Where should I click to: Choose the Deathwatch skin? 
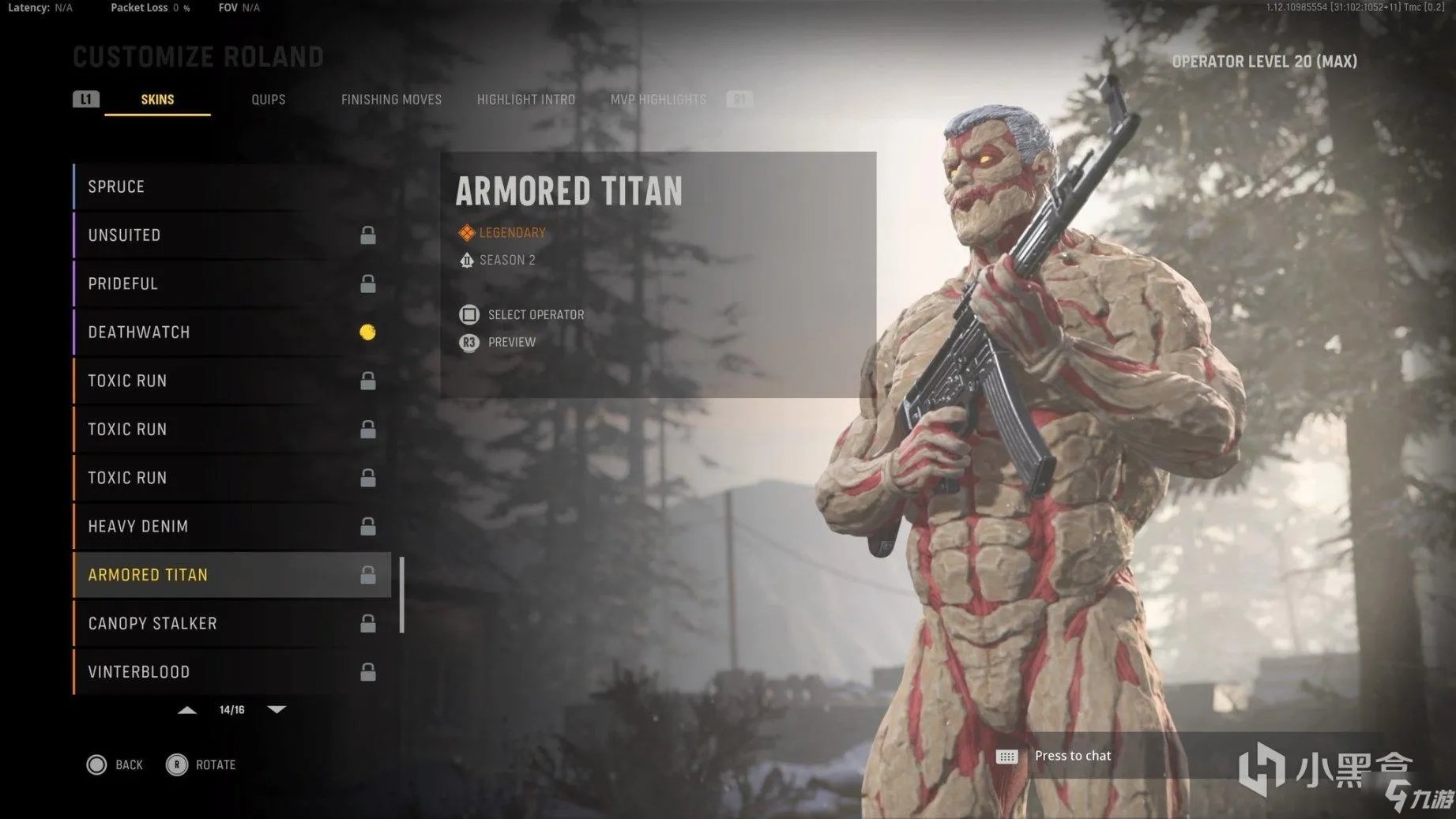(231, 332)
